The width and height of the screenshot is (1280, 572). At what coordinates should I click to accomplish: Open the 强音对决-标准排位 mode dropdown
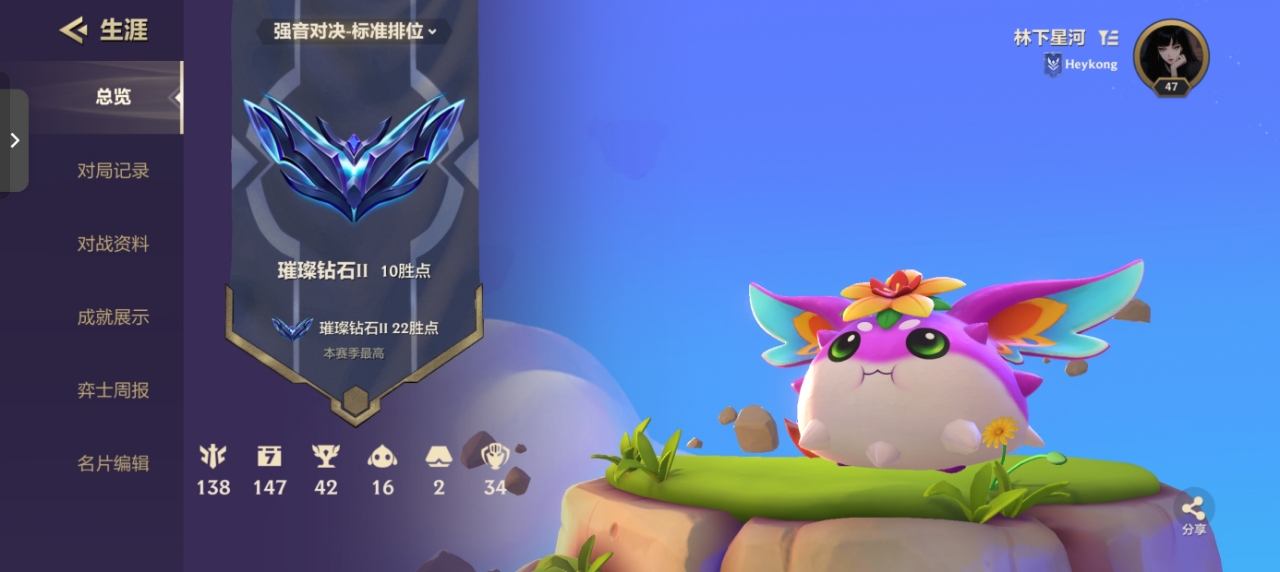pyautogui.click(x=355, y=31)
